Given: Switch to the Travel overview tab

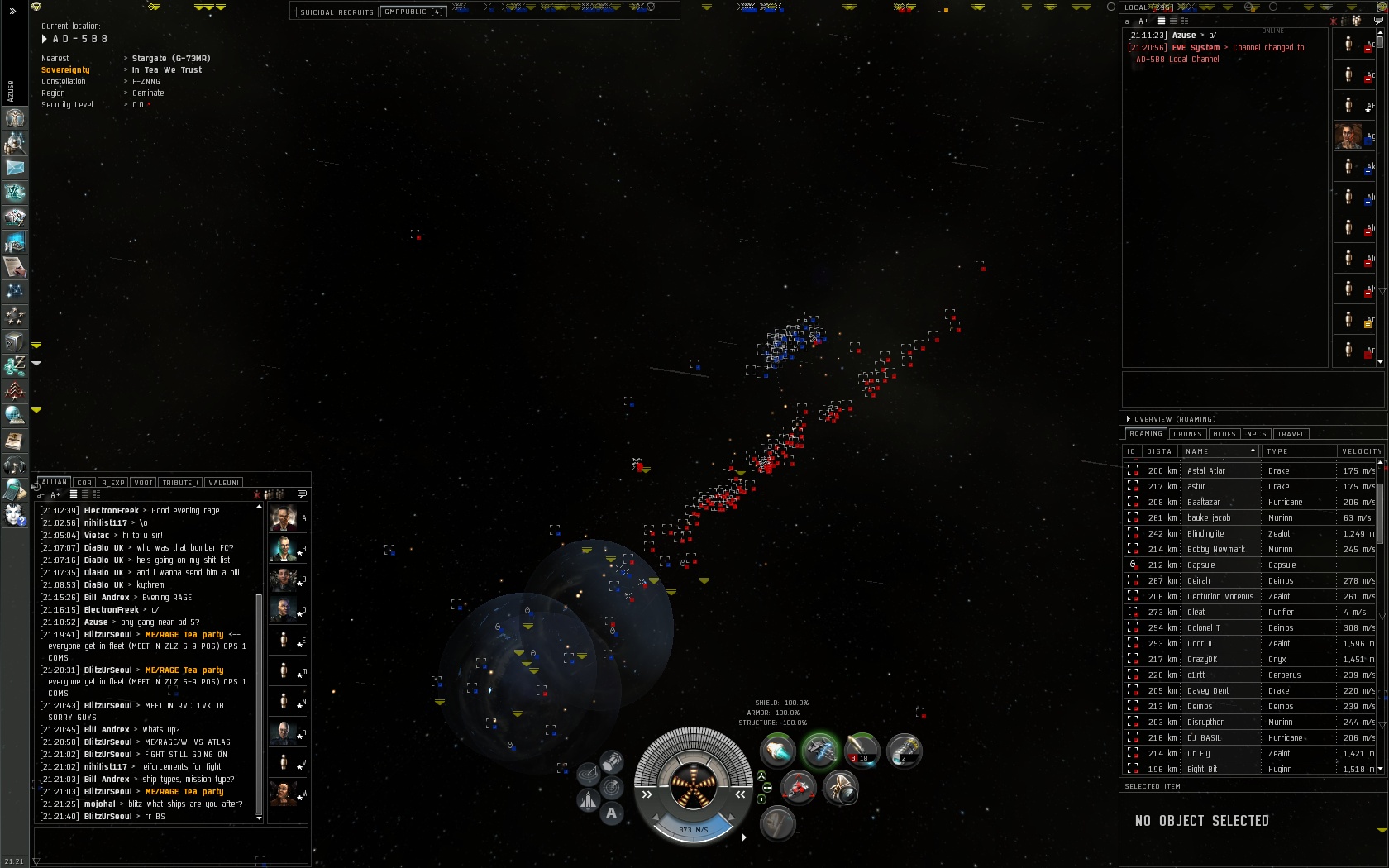Looking at the screenshot, I should pos(1291,434).
